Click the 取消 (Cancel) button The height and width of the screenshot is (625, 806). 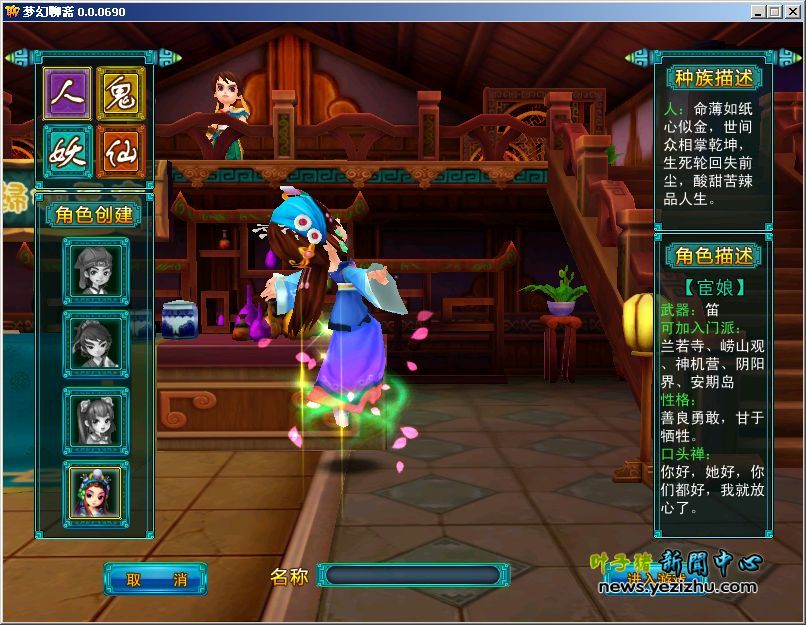click(x=155, y=578)
